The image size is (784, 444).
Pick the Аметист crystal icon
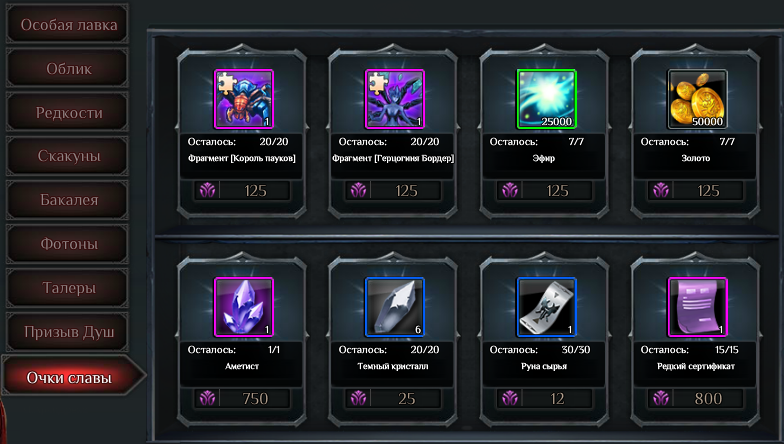point(243,307)
